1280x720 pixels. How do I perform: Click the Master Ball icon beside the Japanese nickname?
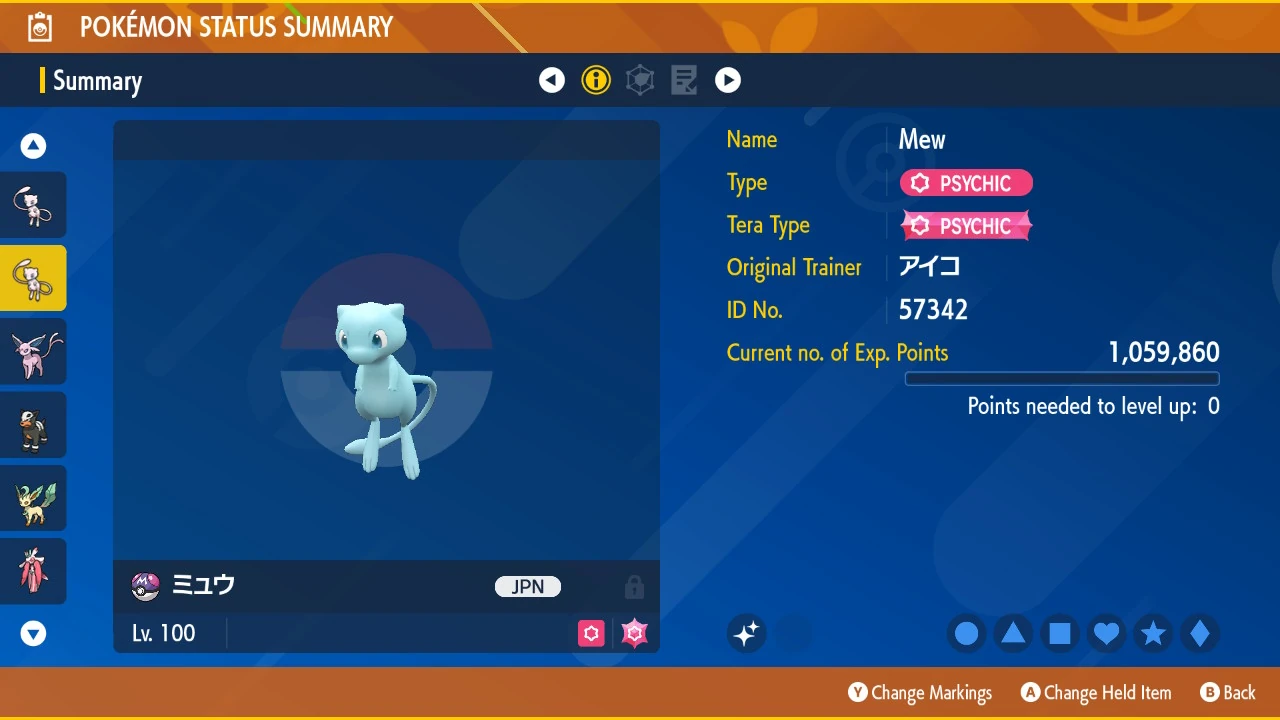click(145, 587)
